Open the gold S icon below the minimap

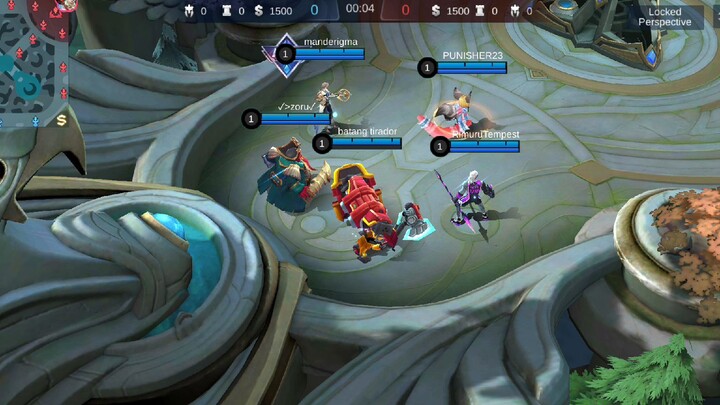point(61,120)
